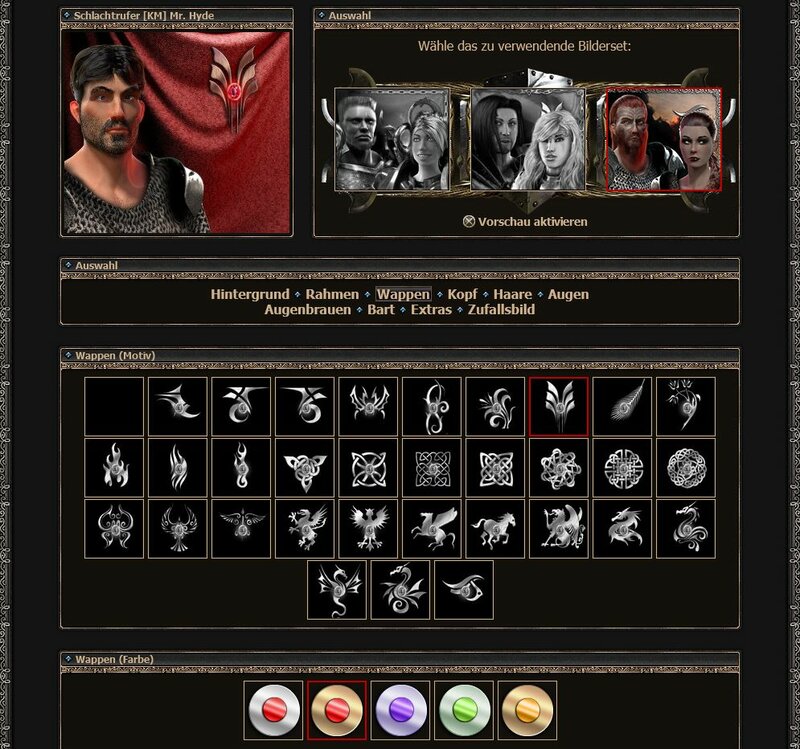Select the feather emblem motif
Screen dimensions: 800x749
pyautogui.click(x=622, y=406)
